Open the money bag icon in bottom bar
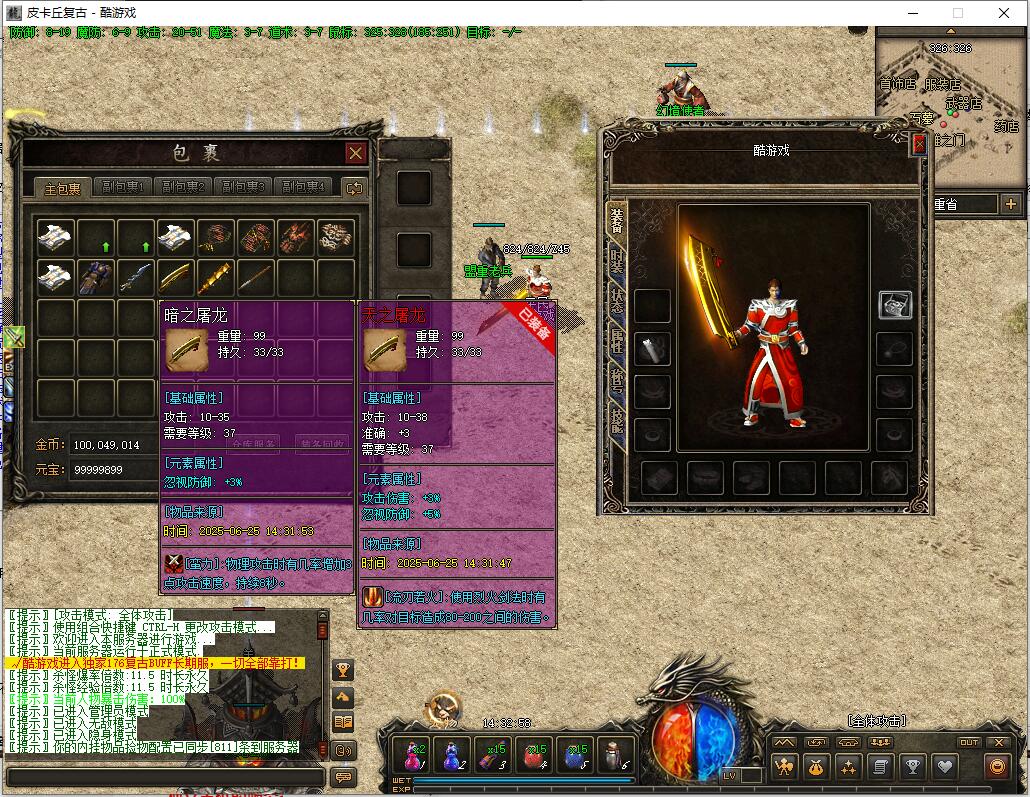 coord(816,767)
